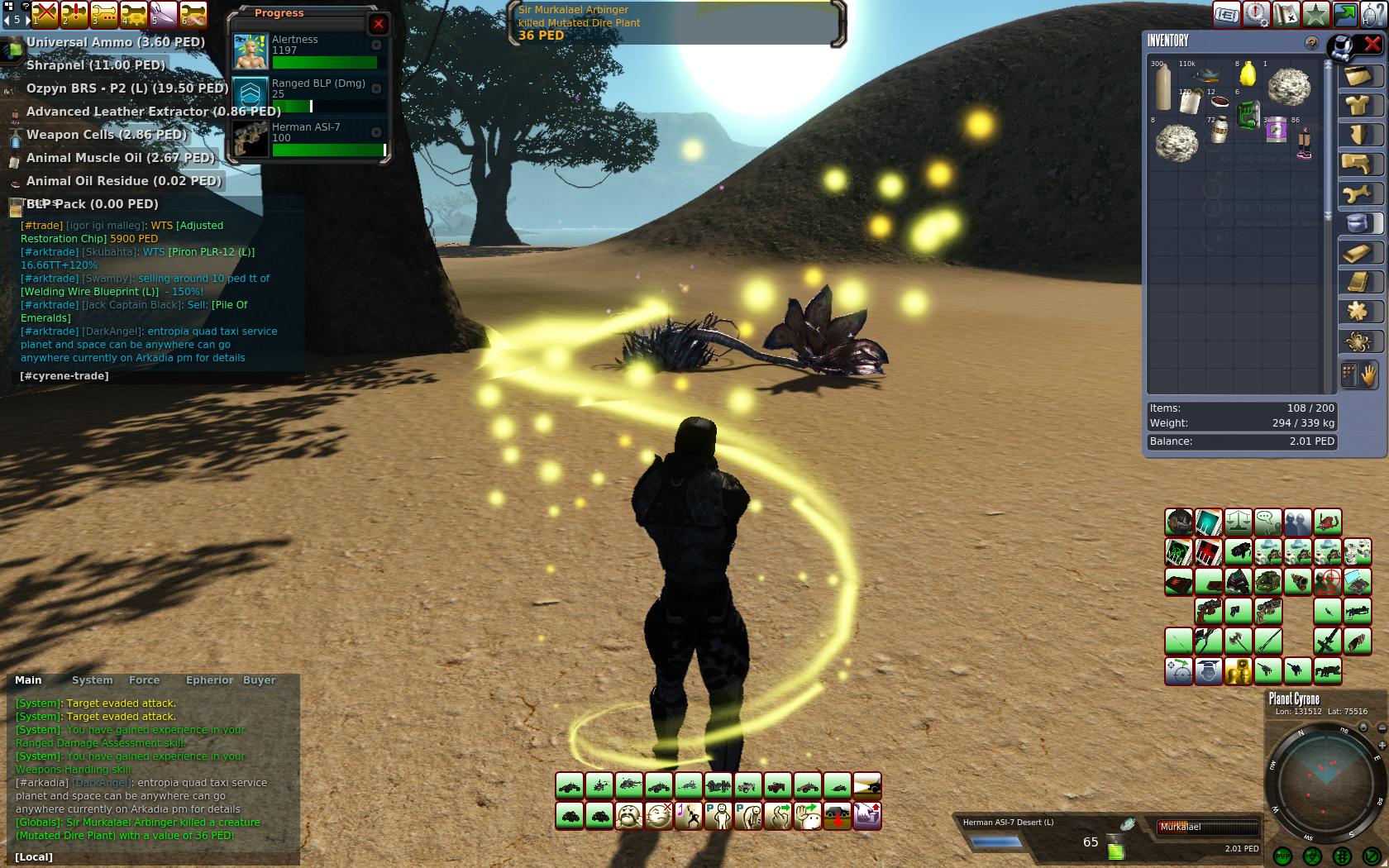
Task: Open the green star icon in top bar
Action: tap(1315, 14)
